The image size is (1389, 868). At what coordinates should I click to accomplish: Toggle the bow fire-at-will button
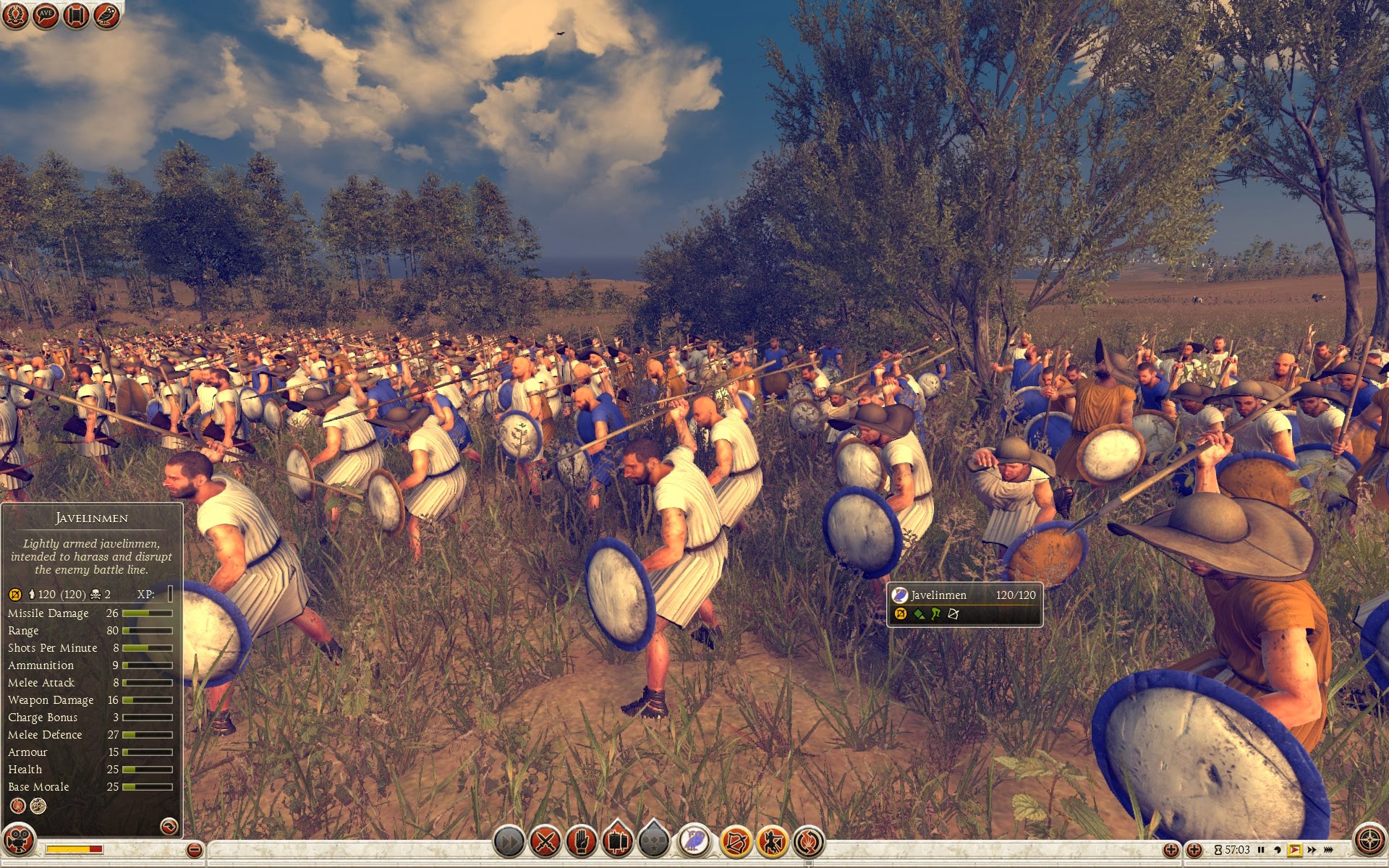pos(736,841)
